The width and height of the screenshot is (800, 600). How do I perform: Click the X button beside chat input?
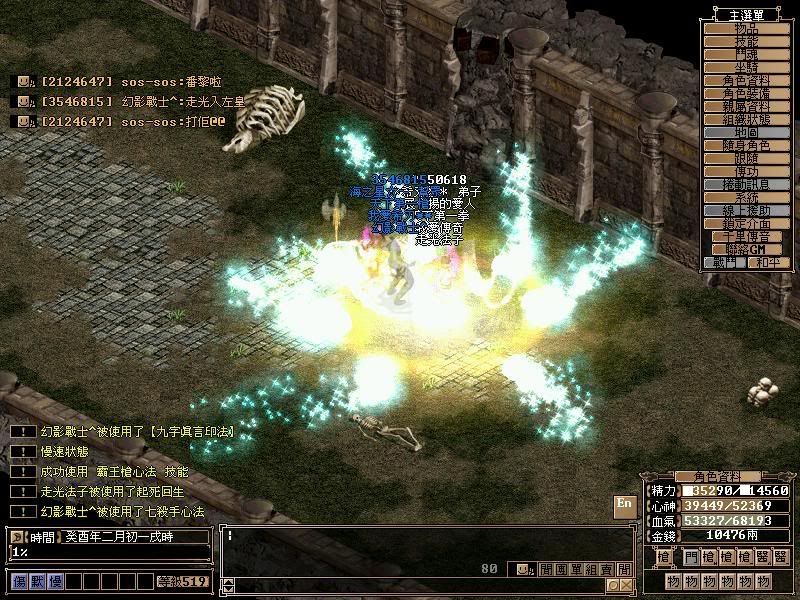tap(625, 585)
